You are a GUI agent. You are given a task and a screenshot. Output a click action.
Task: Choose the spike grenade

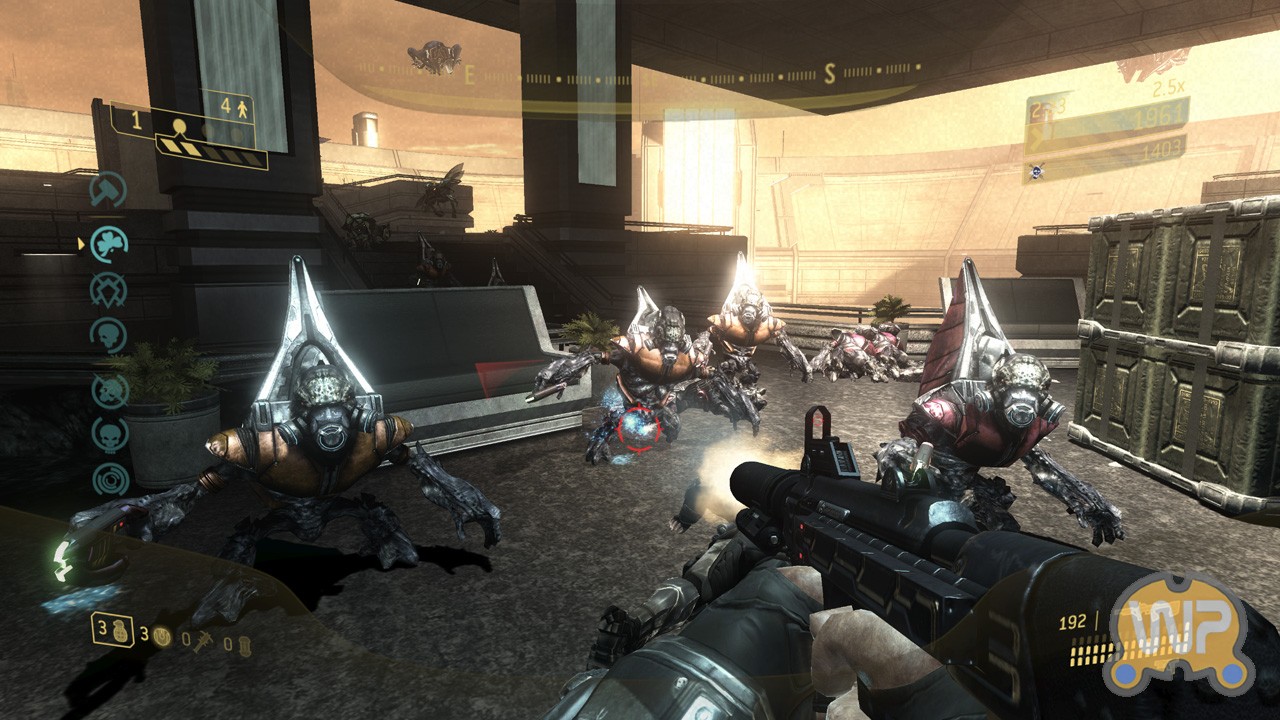(202, 640)
